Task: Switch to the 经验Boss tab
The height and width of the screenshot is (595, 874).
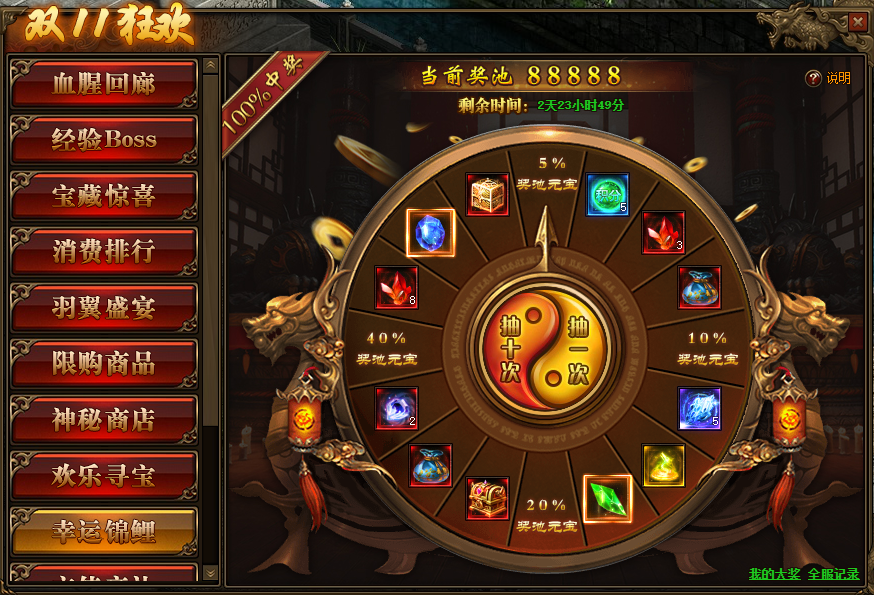Action: [104, 140]
